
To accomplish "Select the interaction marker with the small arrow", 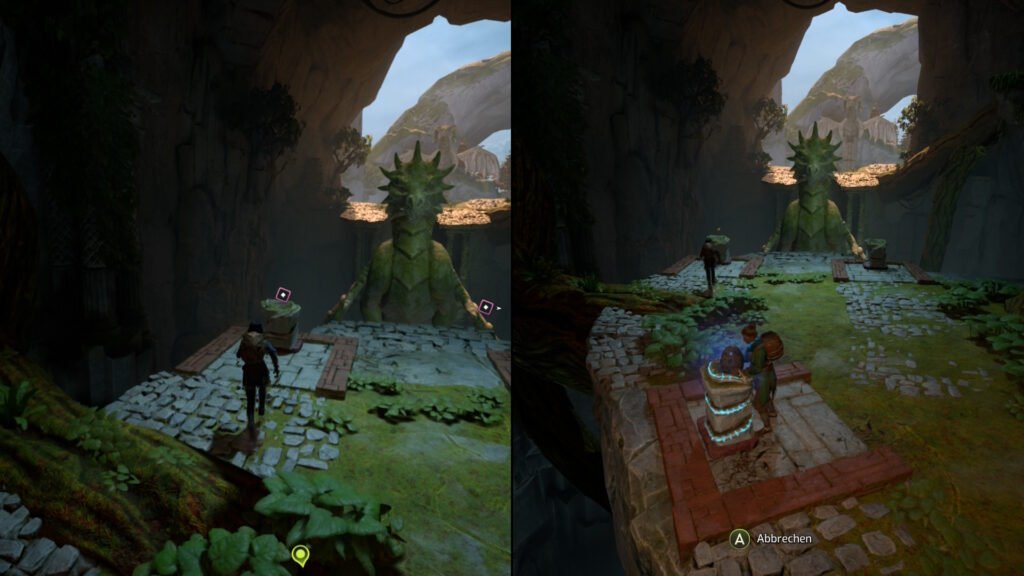I will [486, 307].
